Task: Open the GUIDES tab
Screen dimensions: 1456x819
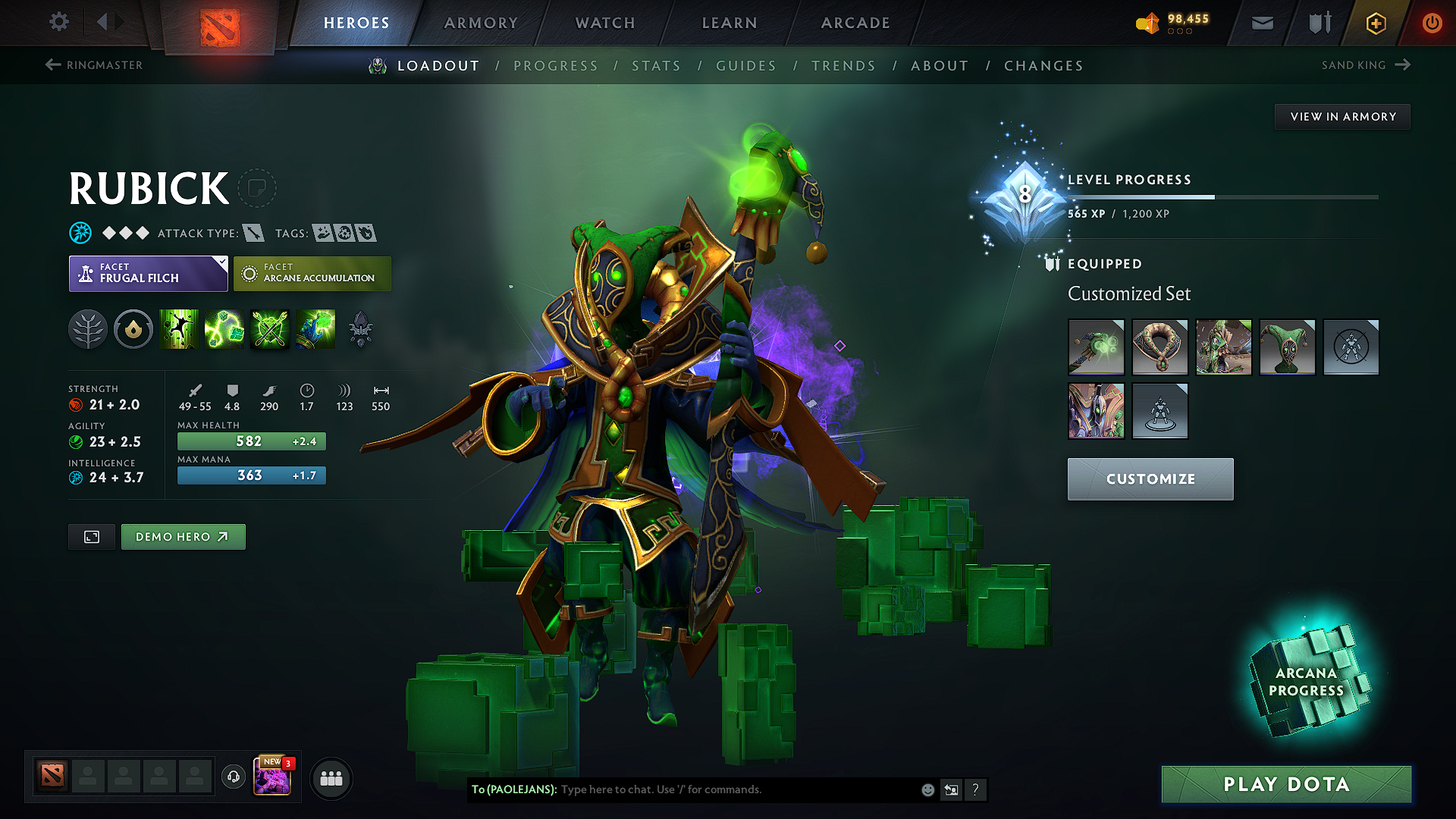Action: (x=746, y=66)
